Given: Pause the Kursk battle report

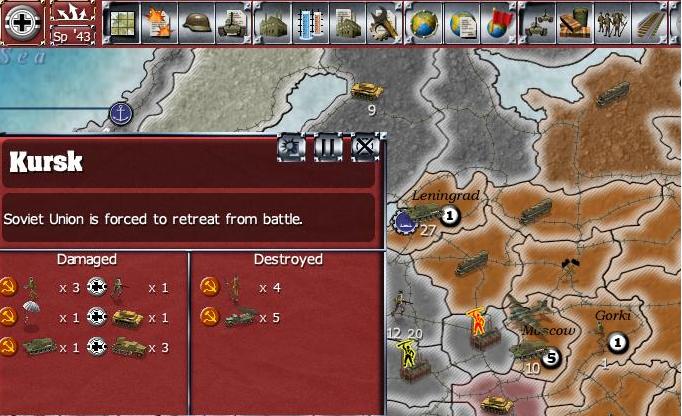Looking at the screenshot, I should [x=329, y=148].
